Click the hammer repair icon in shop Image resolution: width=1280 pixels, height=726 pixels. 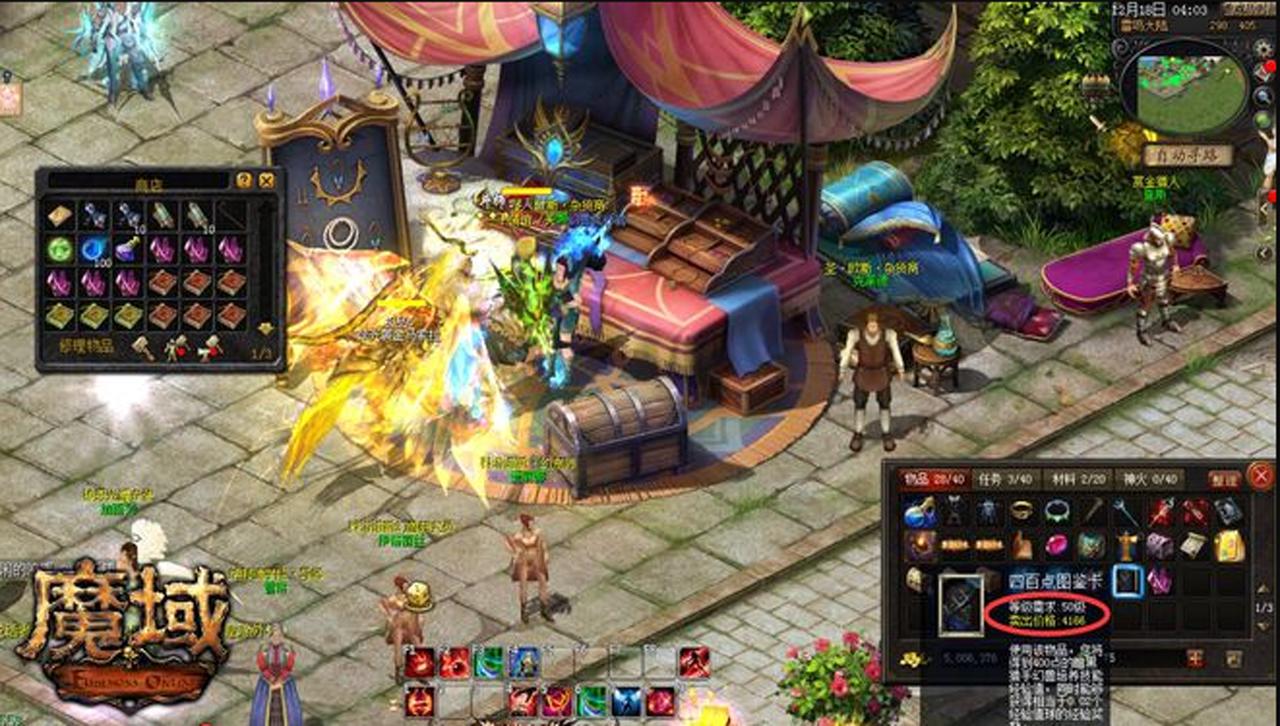click(143, 347)
